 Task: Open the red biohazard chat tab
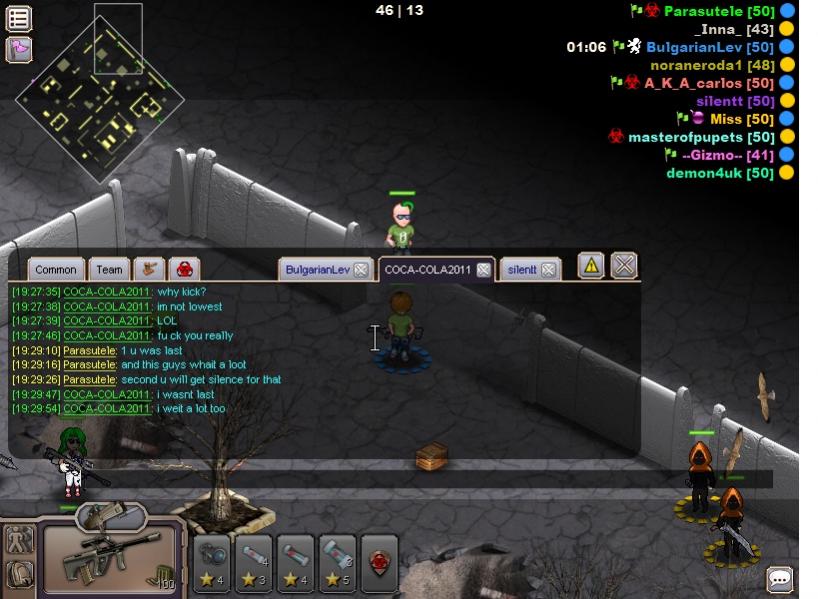coord(183,268)
